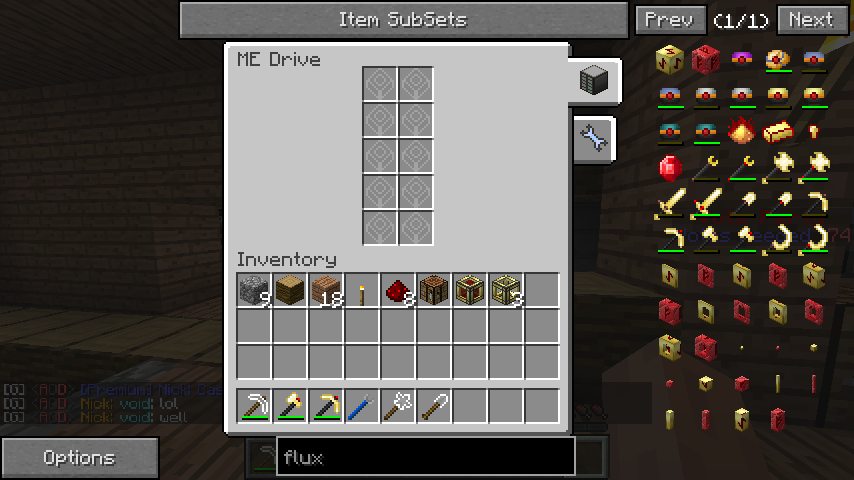Image resolution: width=854 pixels, height=480 pixels.
Task: Go to the previous item page
Action: [x=669, y=19]
